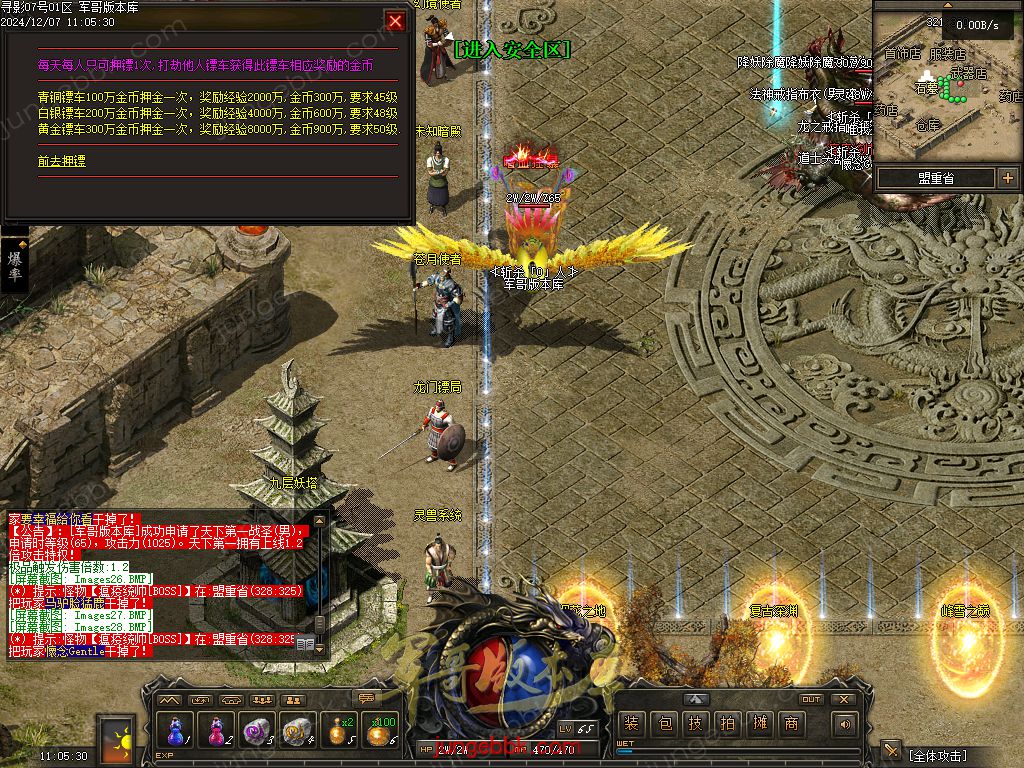The width and height of the screenshot is (1024, 768).
Task: Click the minimap plus expand button
Action: coord(1006,178)
